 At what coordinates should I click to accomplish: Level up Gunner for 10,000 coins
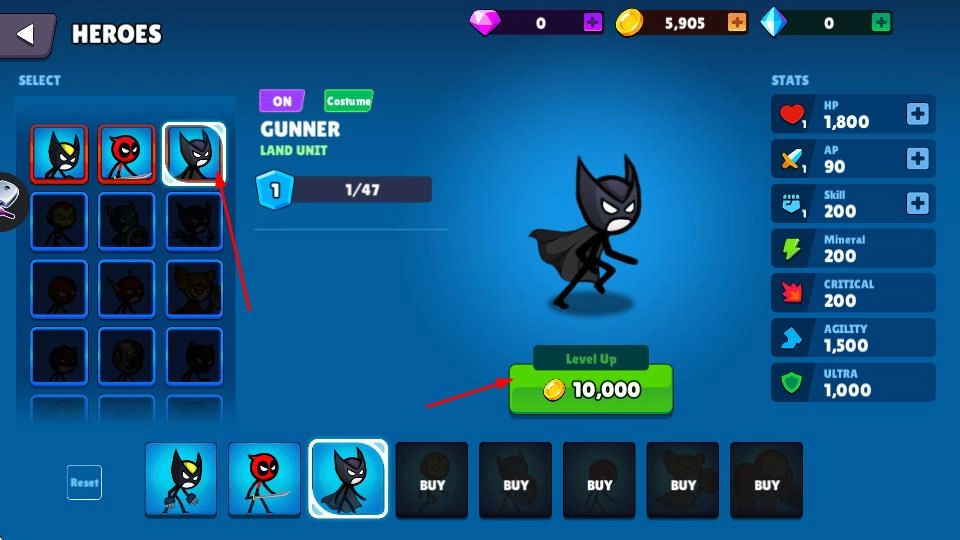click(591, 389)
